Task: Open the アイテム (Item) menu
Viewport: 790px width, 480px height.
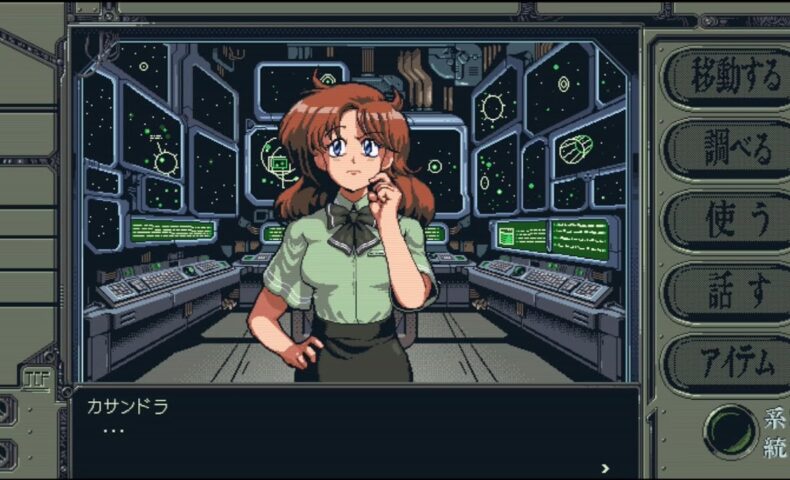Action: tap(721, 364)
